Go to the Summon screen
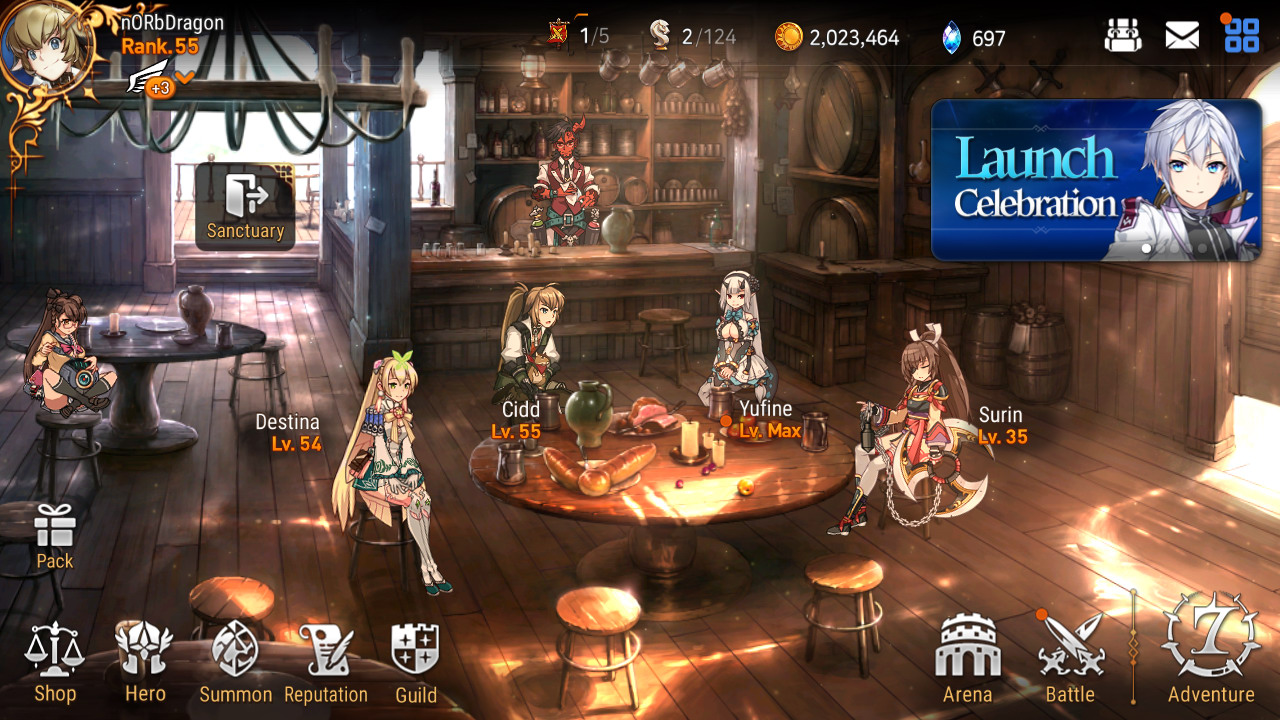 click(235, 662)
